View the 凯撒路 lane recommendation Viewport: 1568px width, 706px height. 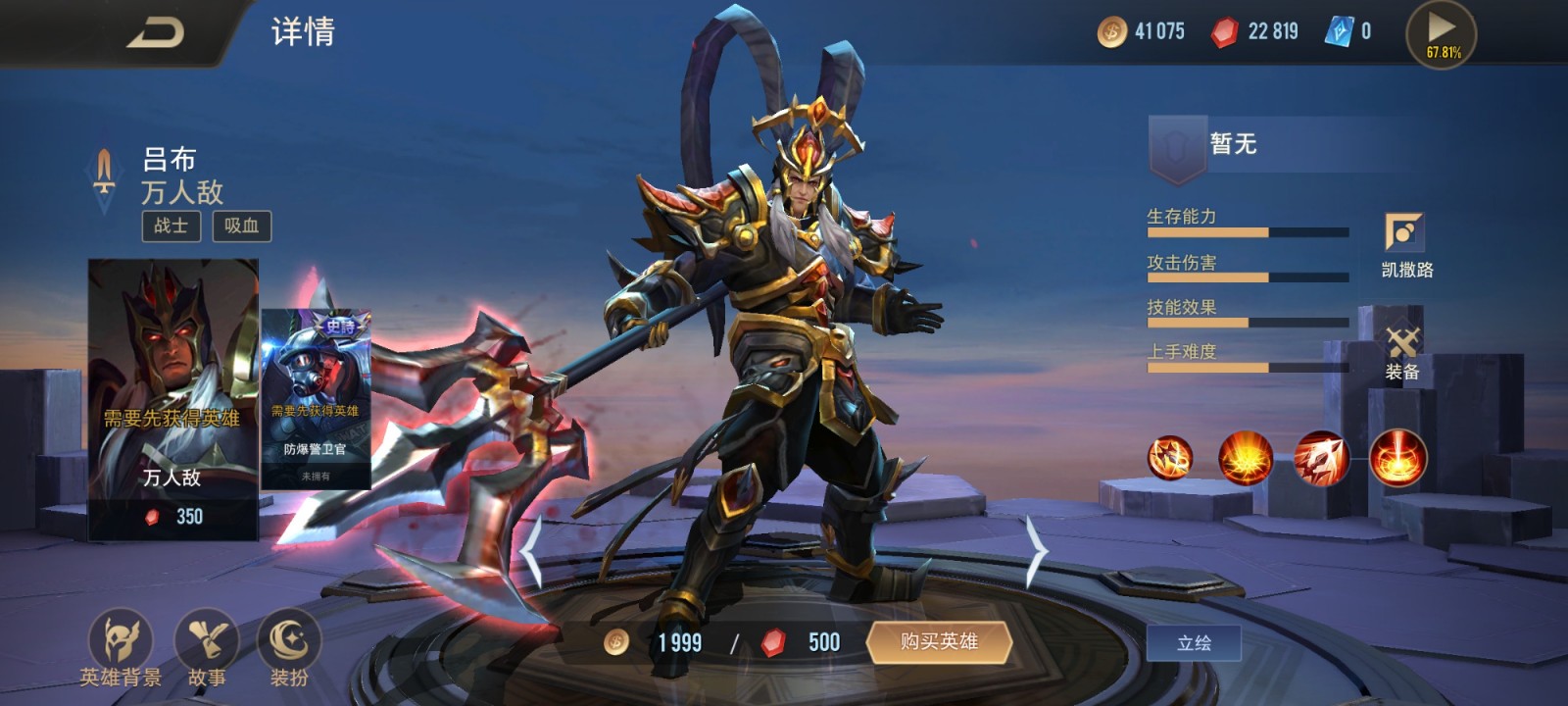[x=1405, y=245]
